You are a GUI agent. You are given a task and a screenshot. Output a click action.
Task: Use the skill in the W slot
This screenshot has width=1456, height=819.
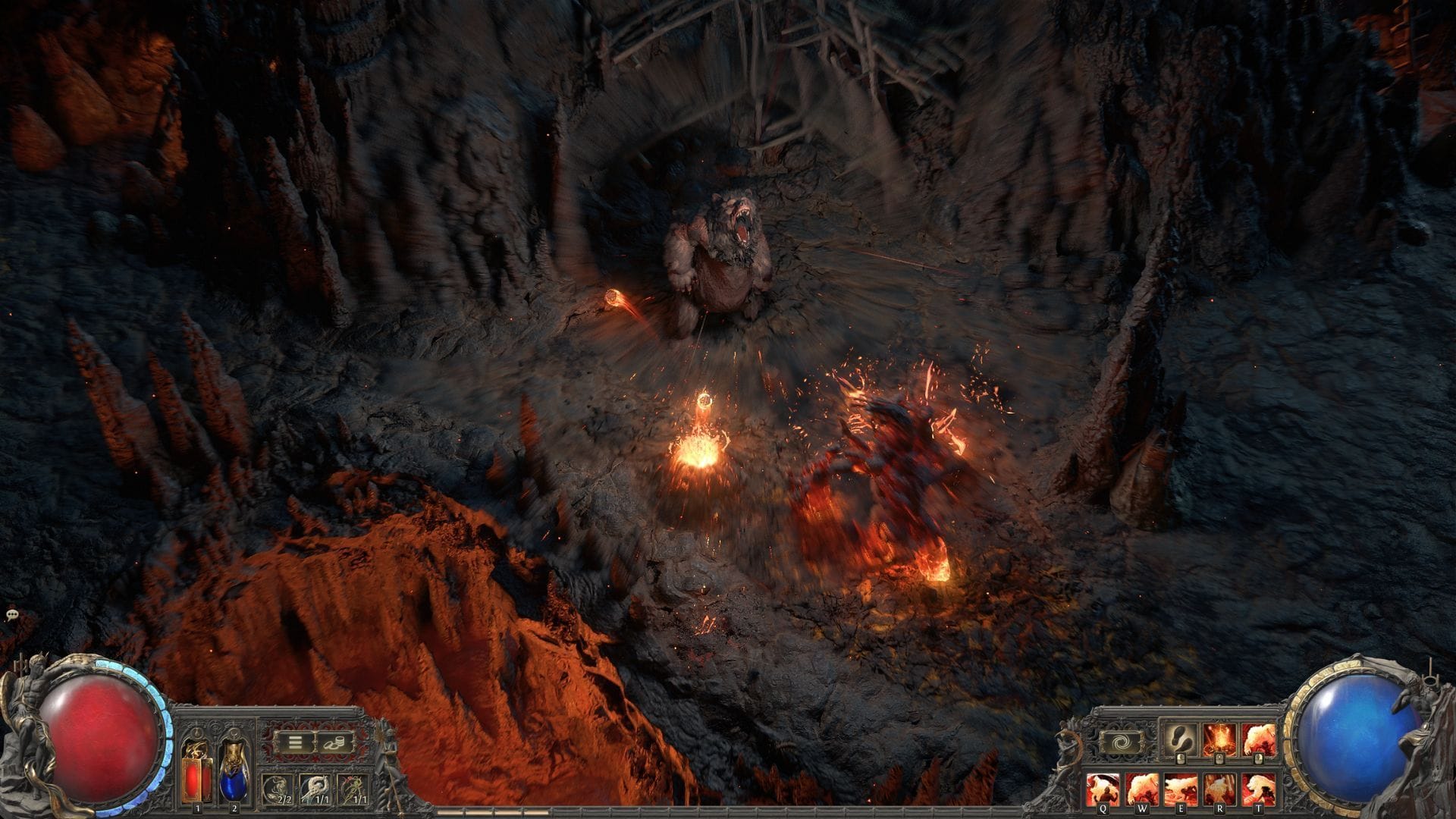(x=1143, y=789)
